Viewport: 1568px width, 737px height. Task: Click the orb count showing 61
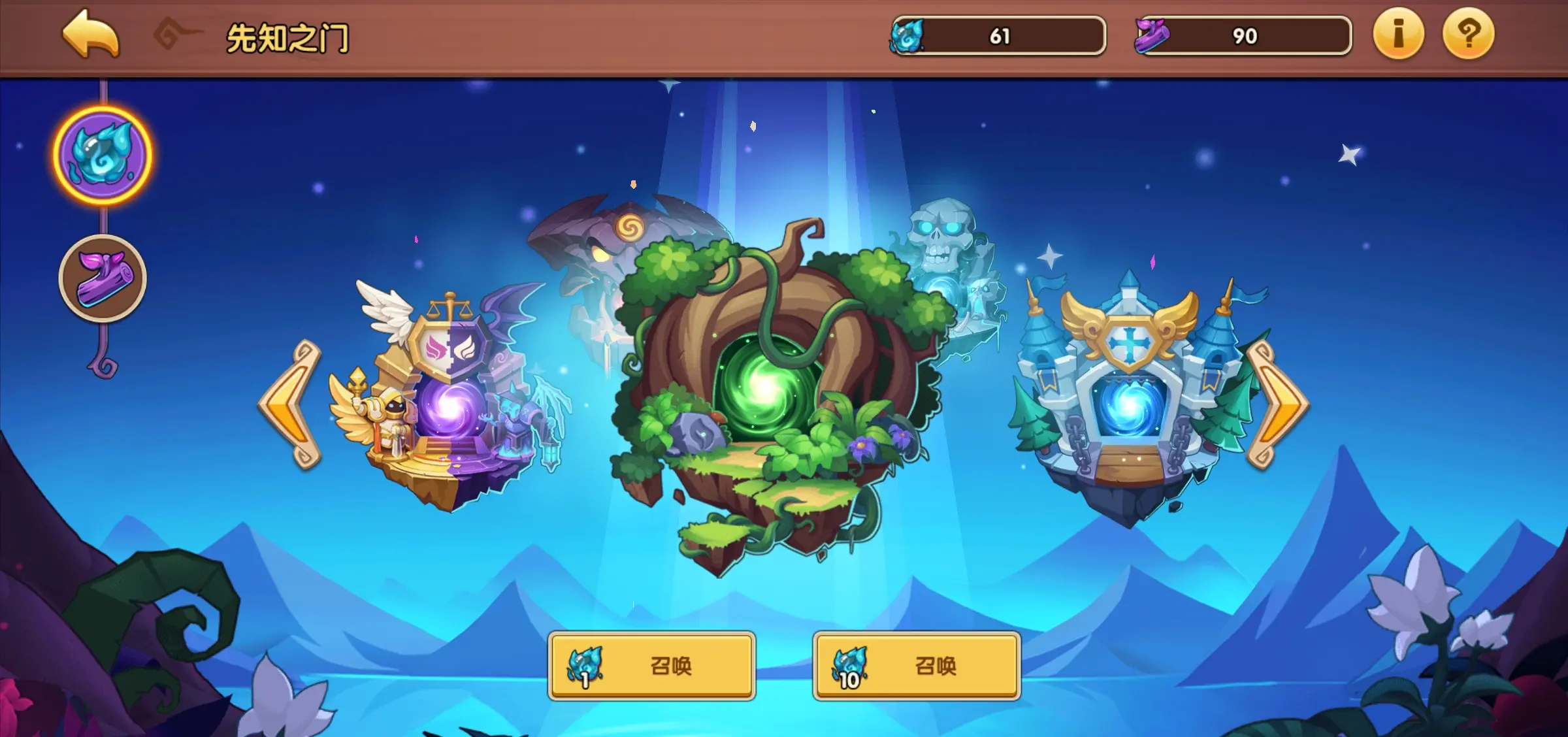pos(1000,36)
